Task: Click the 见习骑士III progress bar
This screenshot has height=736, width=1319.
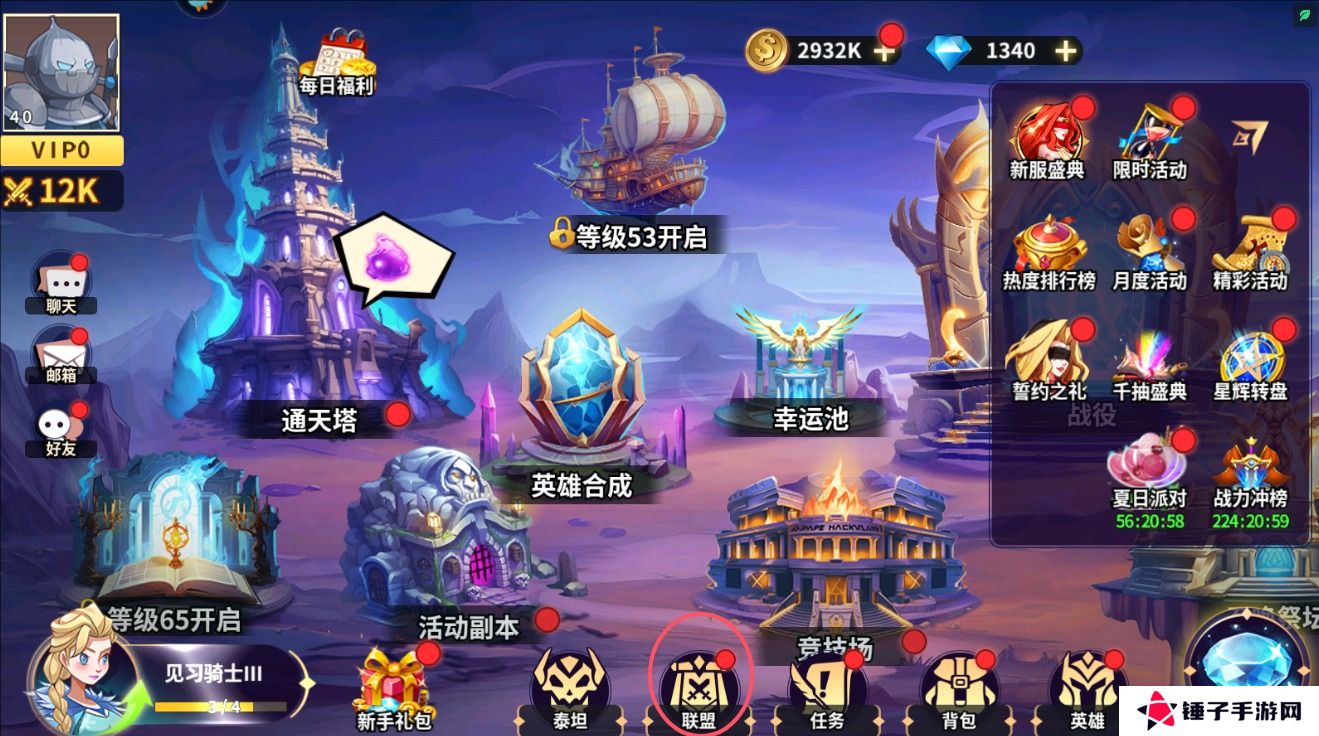Action: point(218,688)
